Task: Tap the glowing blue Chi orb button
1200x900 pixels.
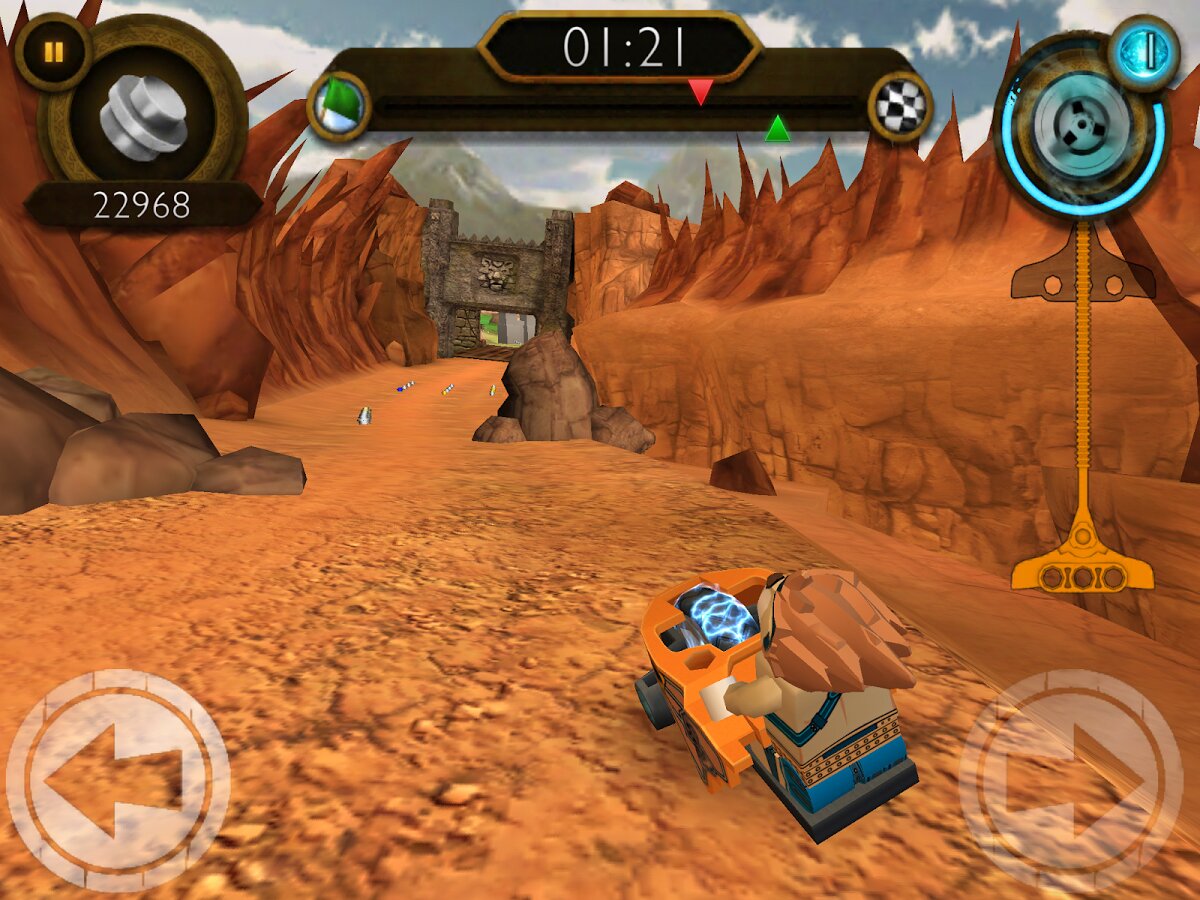Action: point(1144,53)
